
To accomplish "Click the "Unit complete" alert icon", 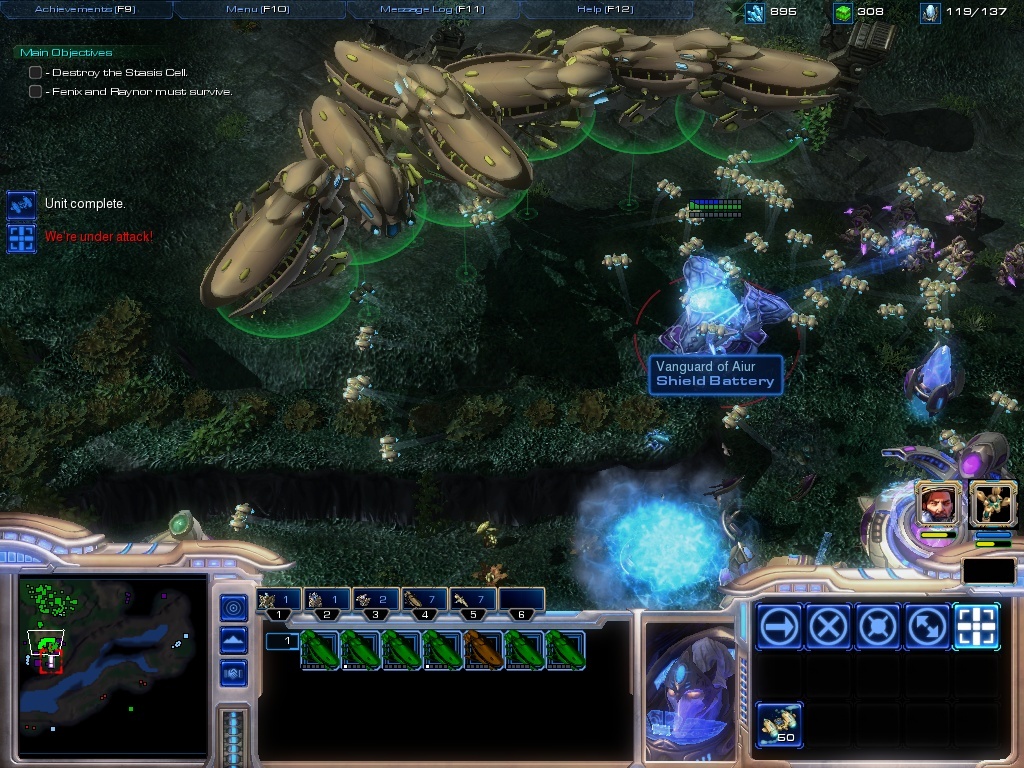I will [x=21, y=204].
